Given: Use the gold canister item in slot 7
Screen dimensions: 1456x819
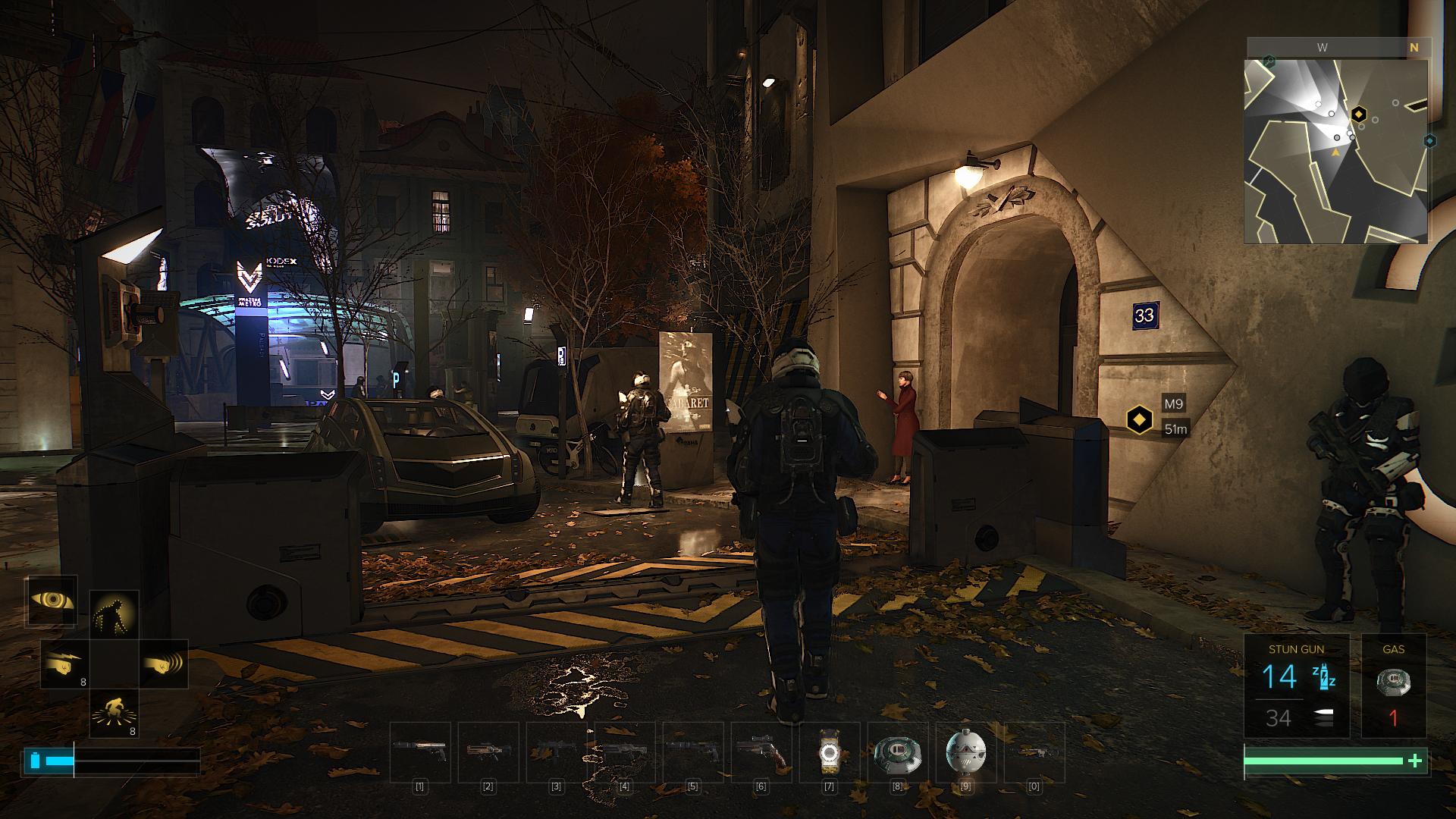Looking at the screenshot, I should tap(830, 752).
